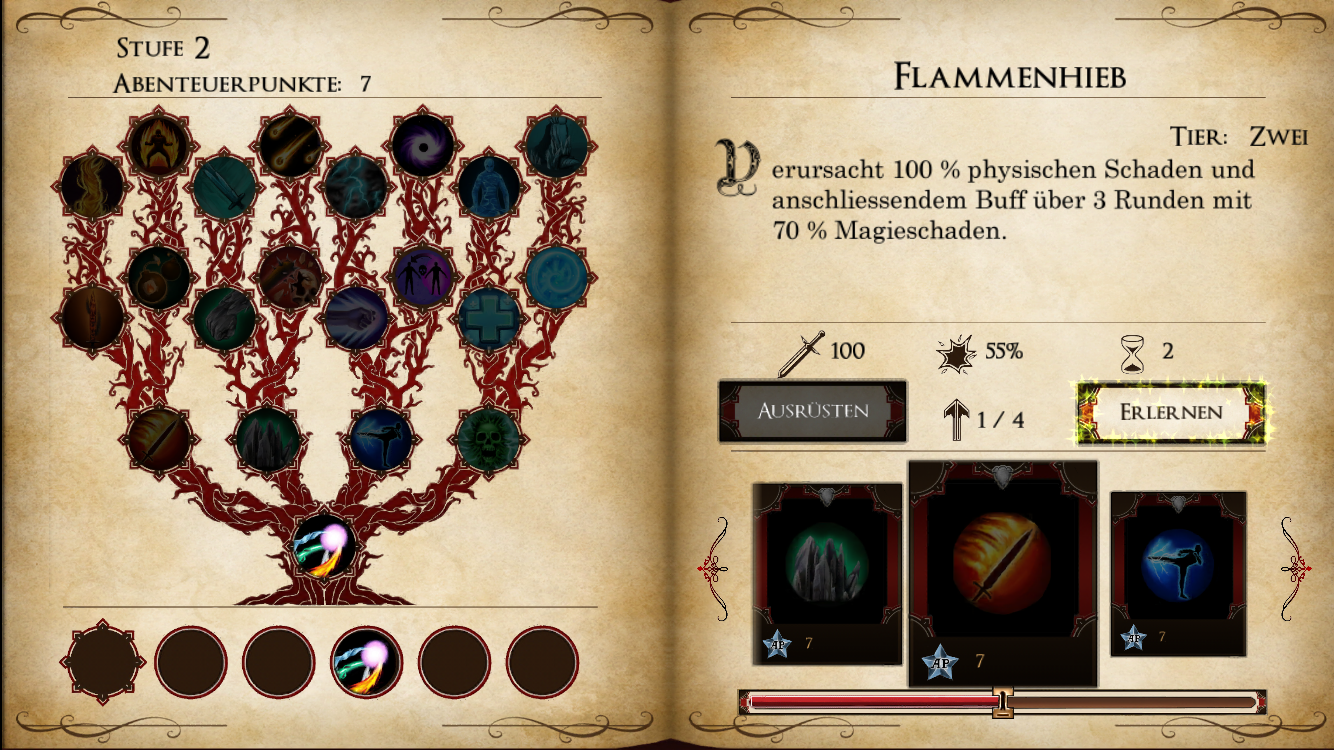The width and height of the screenshot is (1334, 750).
Task: Pick the flaming sword node in skill tree
Action: tap(158, 438)
